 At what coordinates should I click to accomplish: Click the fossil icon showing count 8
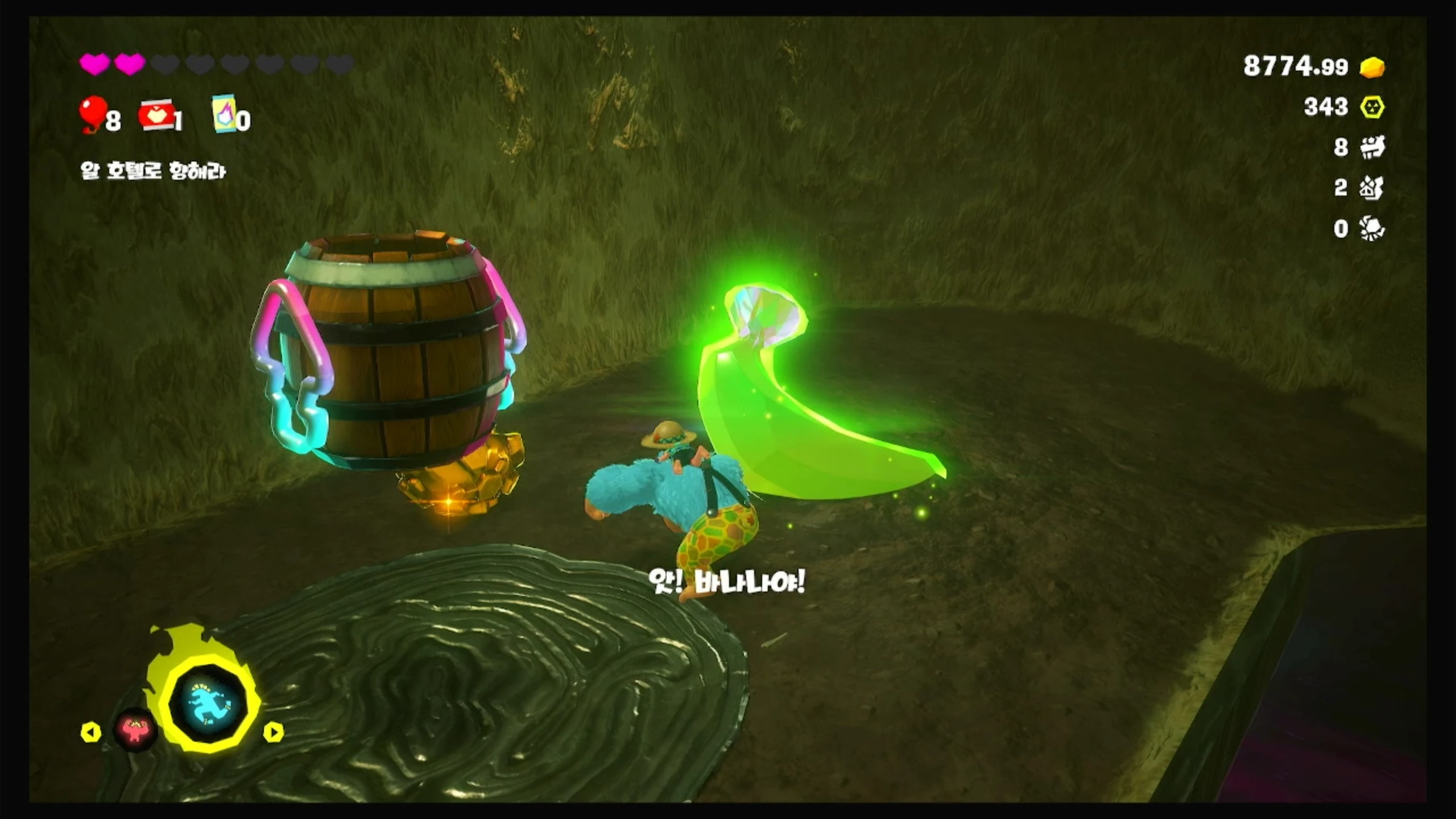pos(1372,147)
